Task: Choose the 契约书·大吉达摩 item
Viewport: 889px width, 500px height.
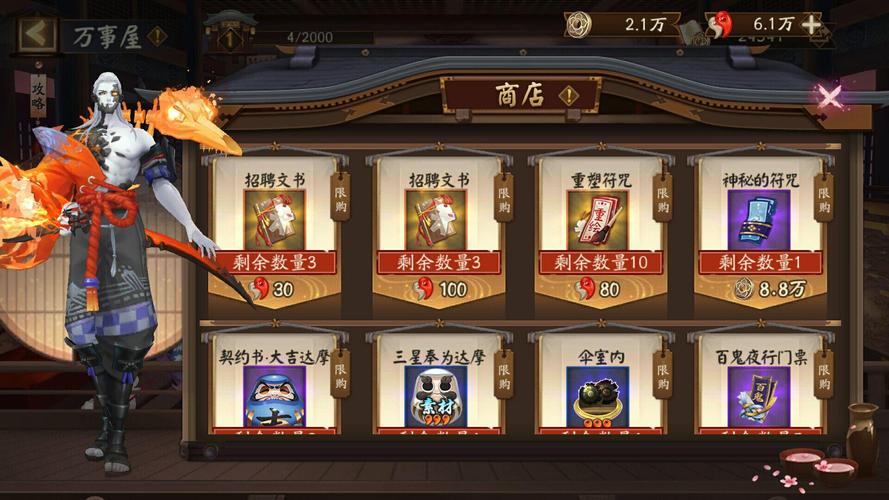Action: 273,390
